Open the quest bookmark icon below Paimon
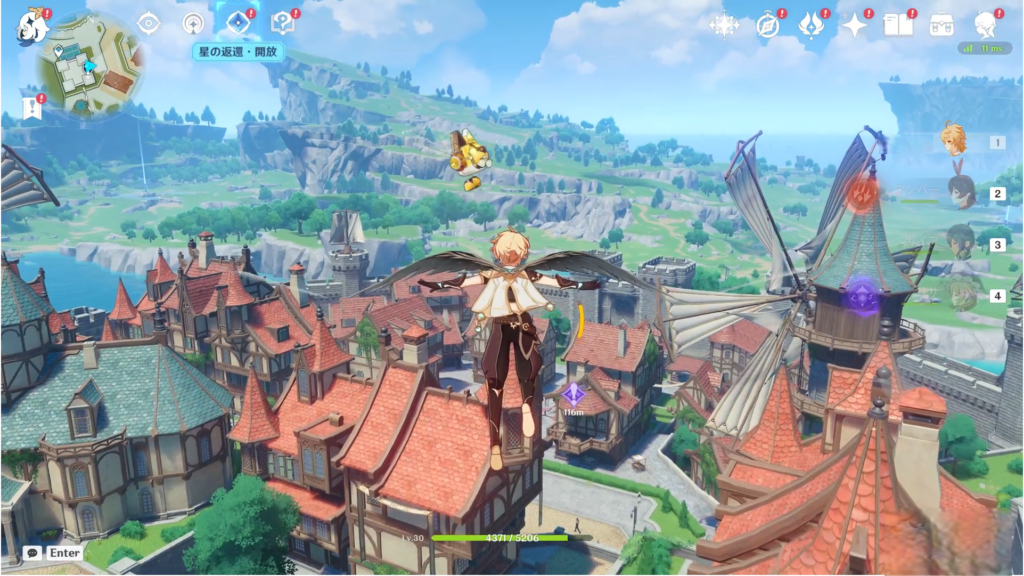 (32, 106)
